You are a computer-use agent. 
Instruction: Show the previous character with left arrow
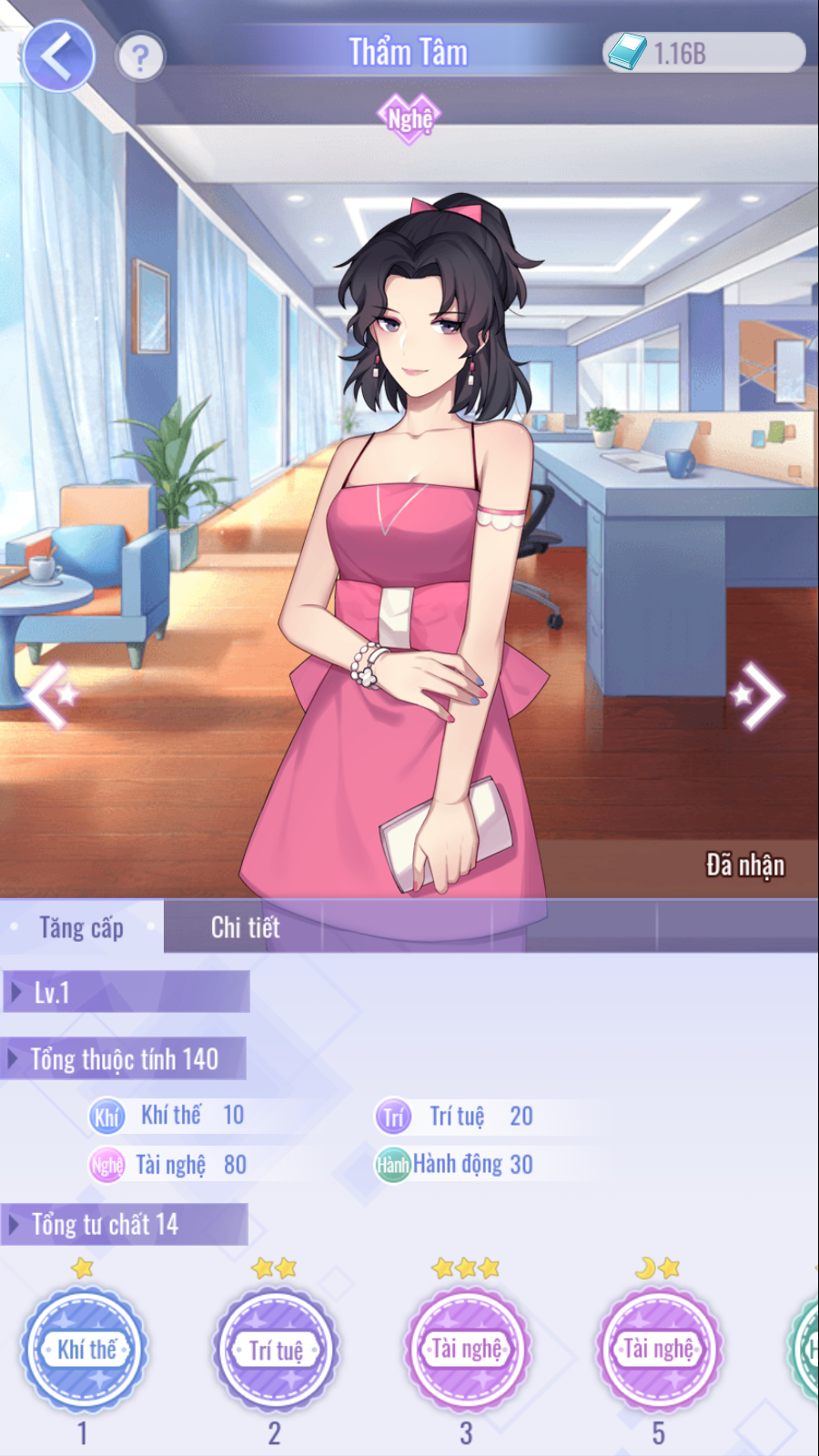tap(51, 695)
